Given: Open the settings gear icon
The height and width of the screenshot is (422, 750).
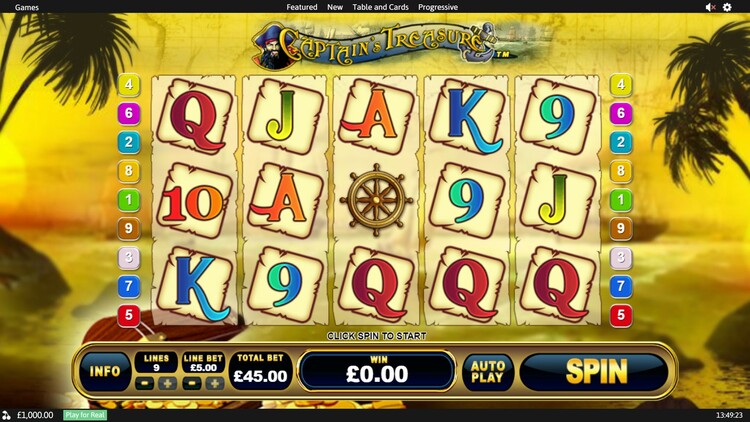Looking at the screenshot, I should tap(728, 7).
